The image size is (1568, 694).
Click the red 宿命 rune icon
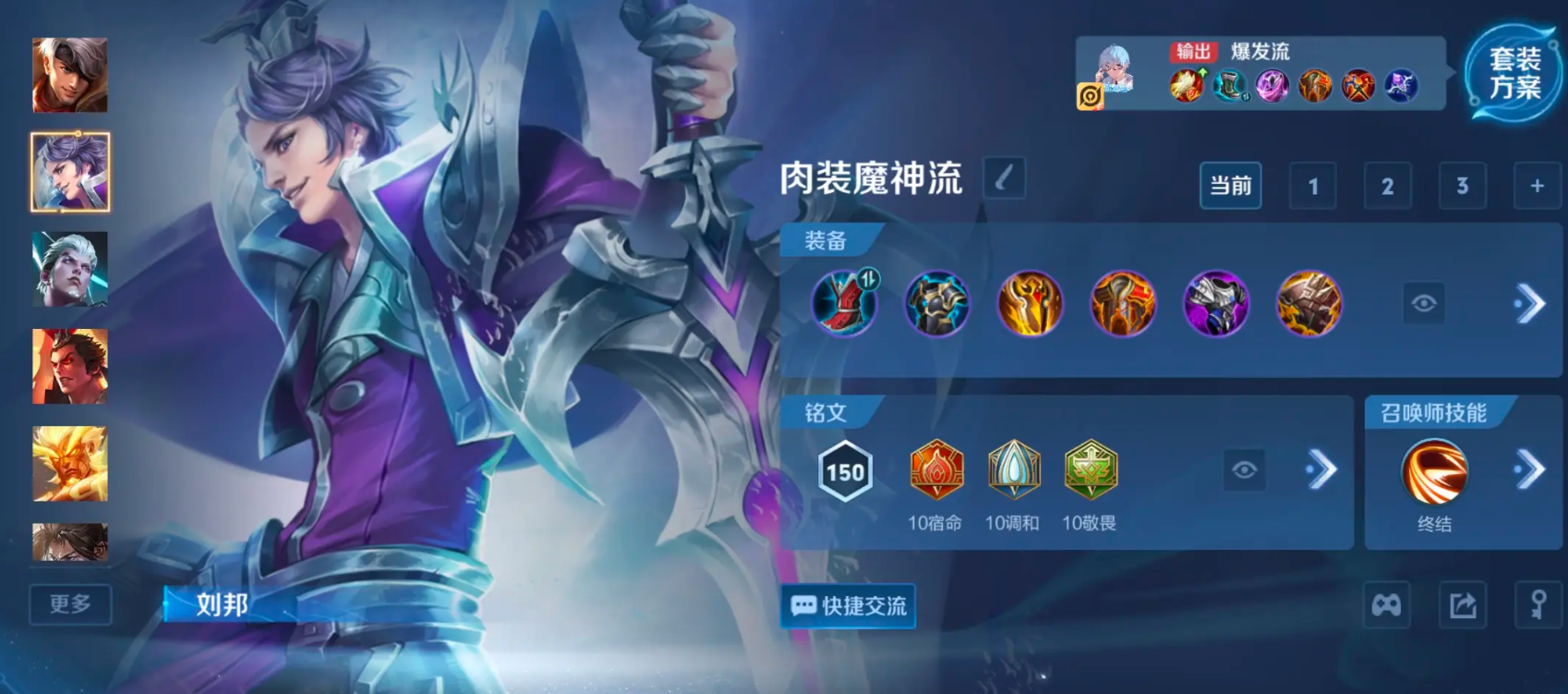coord(935,471)
